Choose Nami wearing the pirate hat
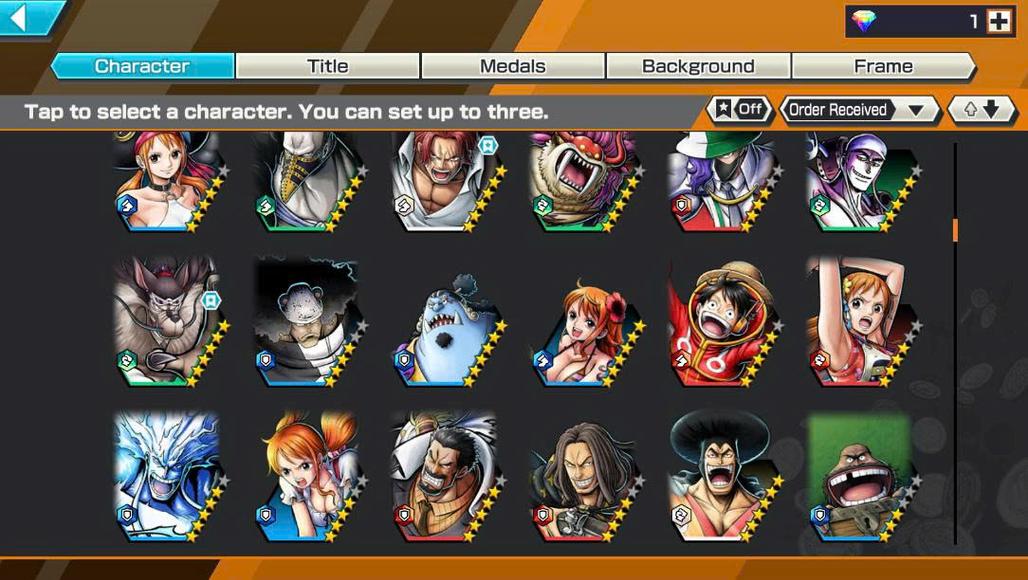The width and height of the screenshot is (1028, 580). 165,180
